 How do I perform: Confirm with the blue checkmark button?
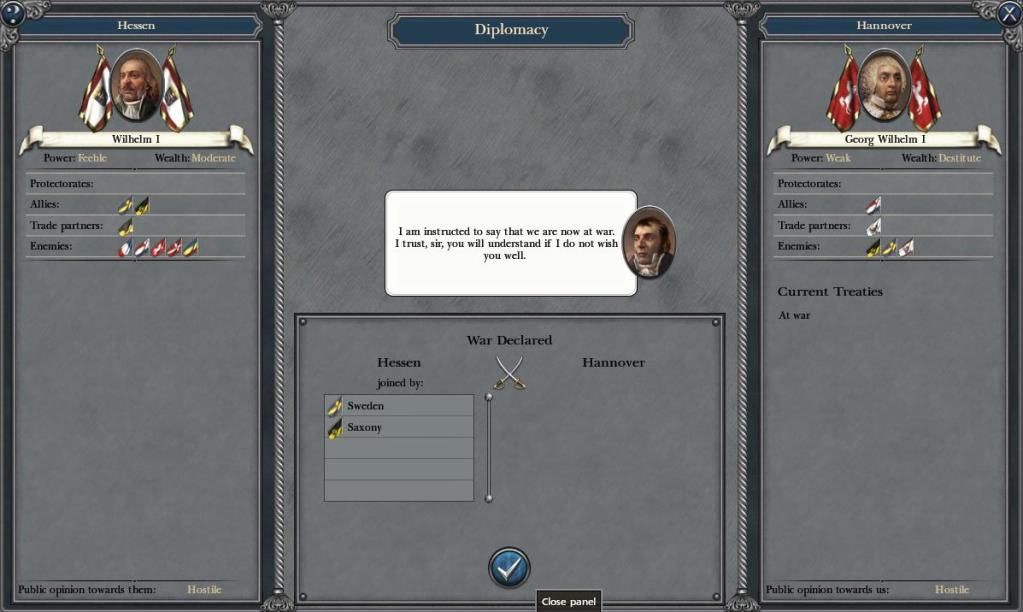click(x=509, y=567)
